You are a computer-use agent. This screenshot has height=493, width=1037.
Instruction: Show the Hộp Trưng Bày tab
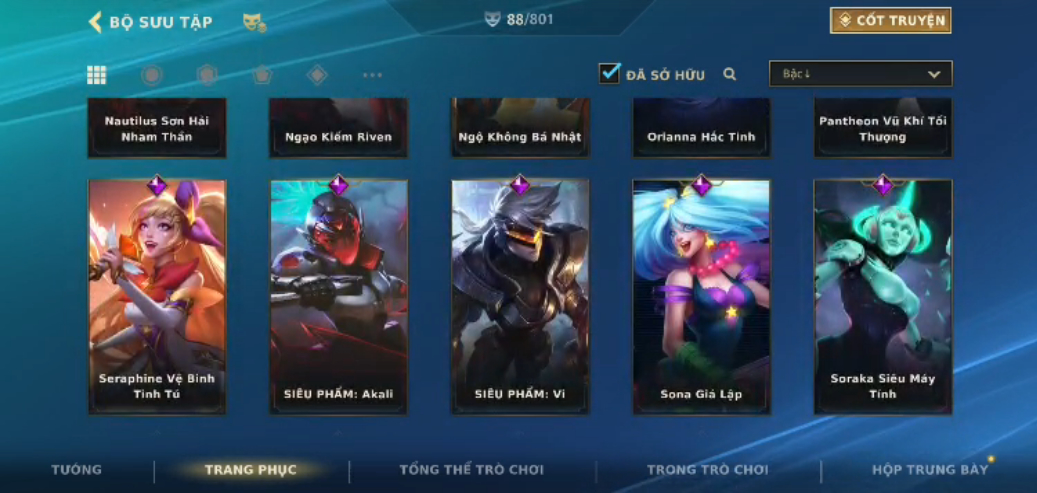[929, 470]
